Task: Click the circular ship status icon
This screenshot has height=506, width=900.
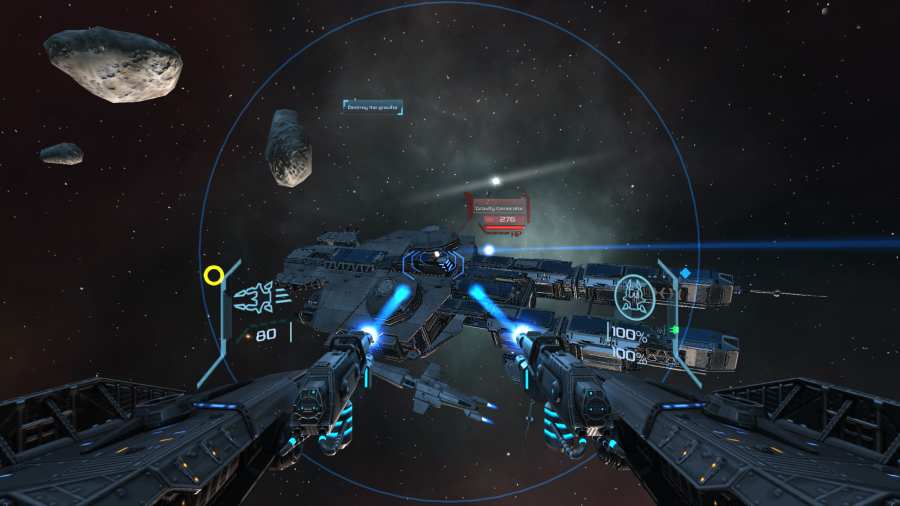Action: pos(633,293)
